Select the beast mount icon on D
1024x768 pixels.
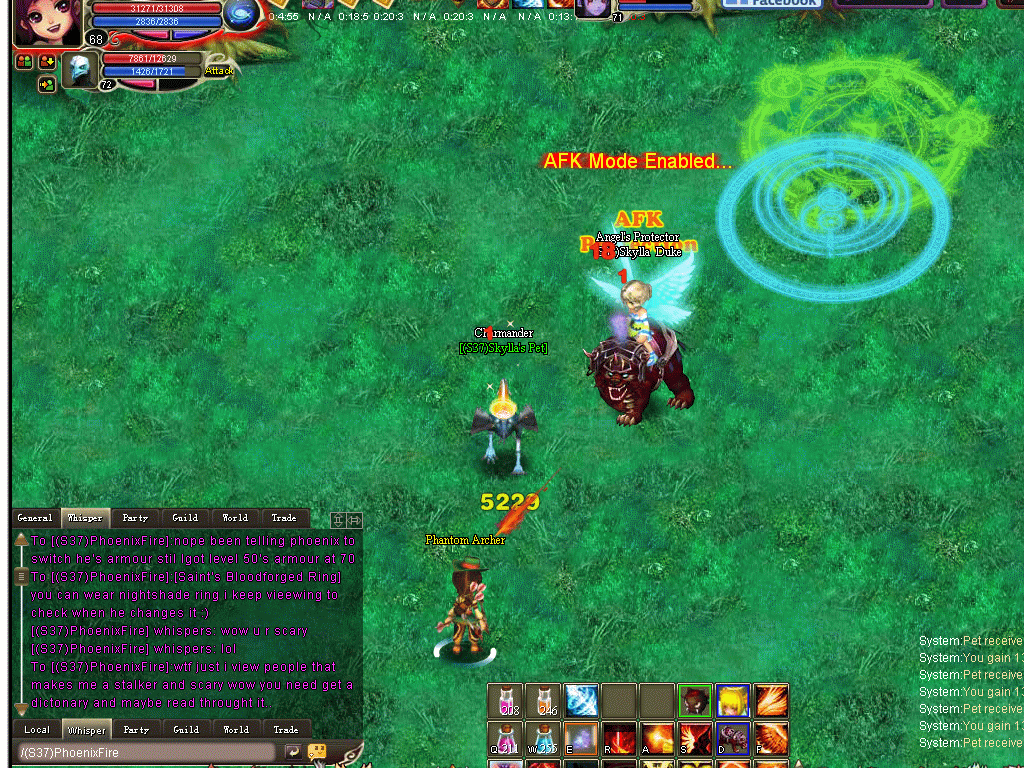tap(733, 739)
